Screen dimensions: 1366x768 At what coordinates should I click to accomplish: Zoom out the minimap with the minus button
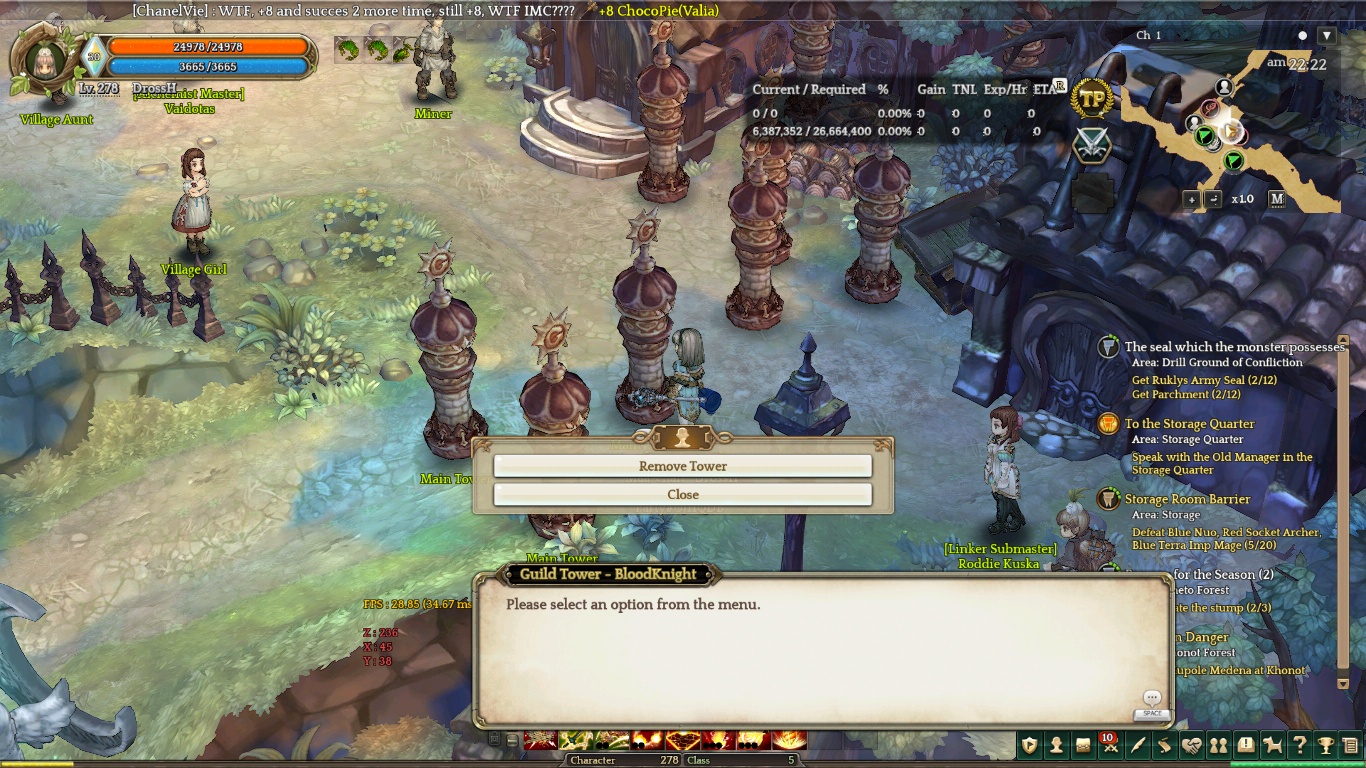[x=1213, y=199]
